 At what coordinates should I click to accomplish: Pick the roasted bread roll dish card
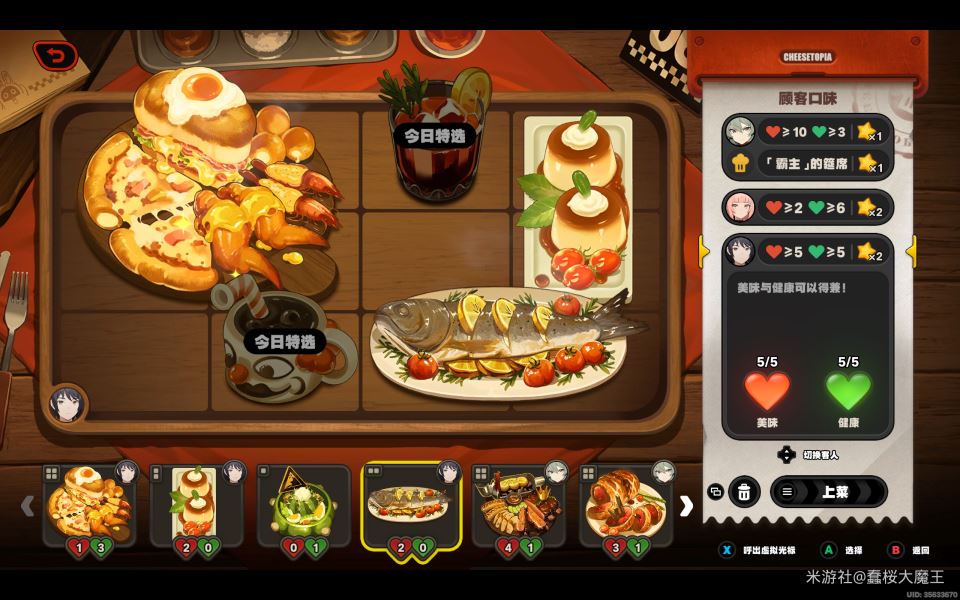coord(625,504)
